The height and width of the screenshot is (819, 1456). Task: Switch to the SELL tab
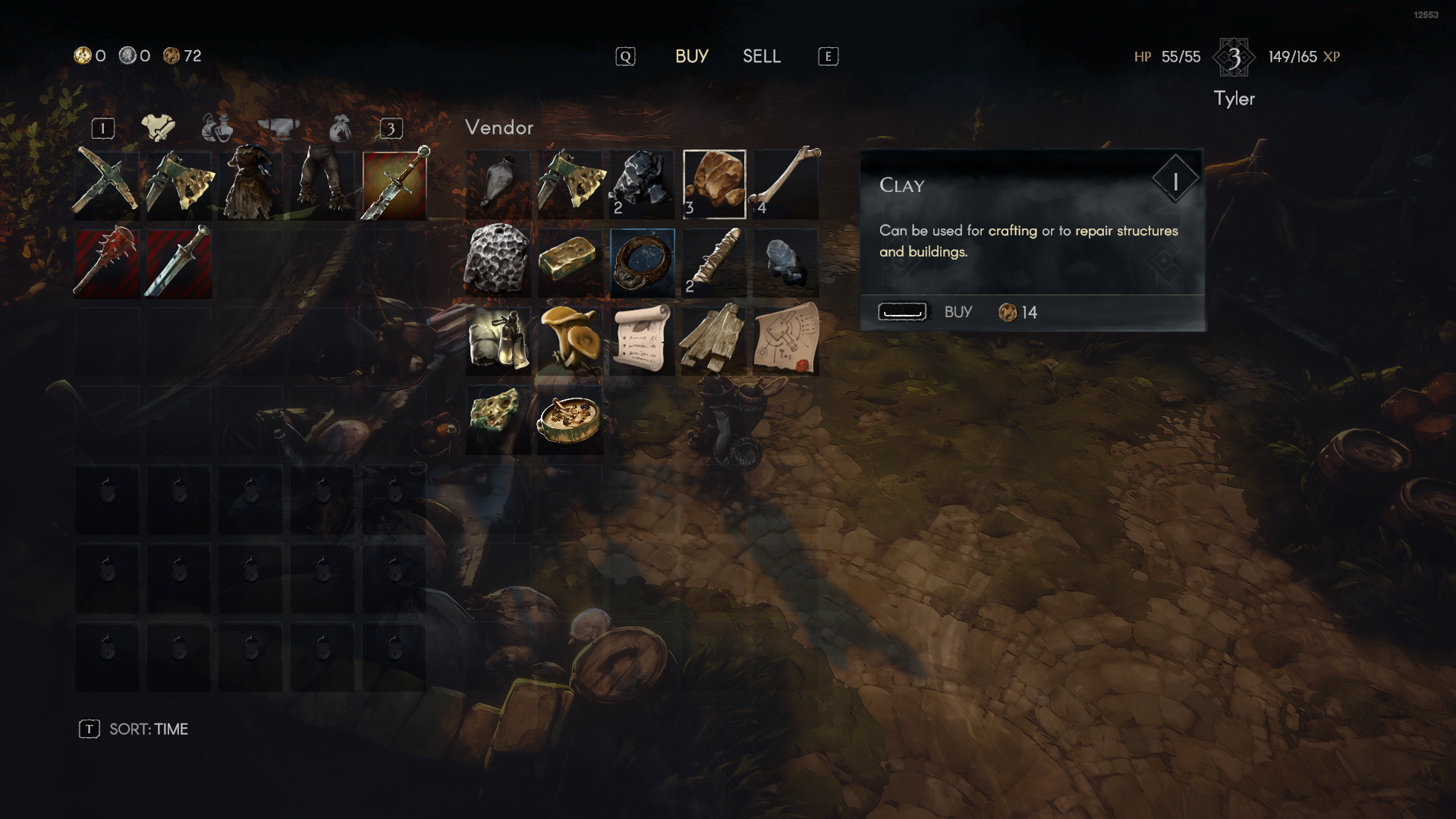point(761,56)
